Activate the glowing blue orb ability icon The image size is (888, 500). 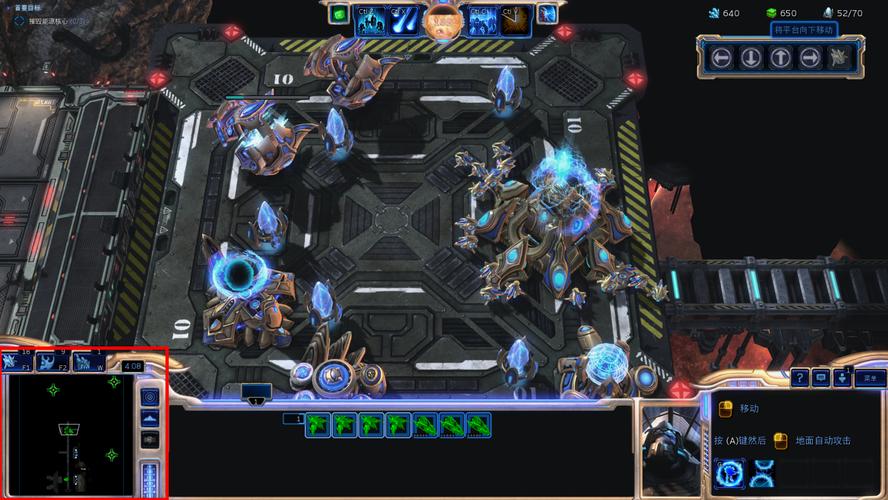point(729,473)
